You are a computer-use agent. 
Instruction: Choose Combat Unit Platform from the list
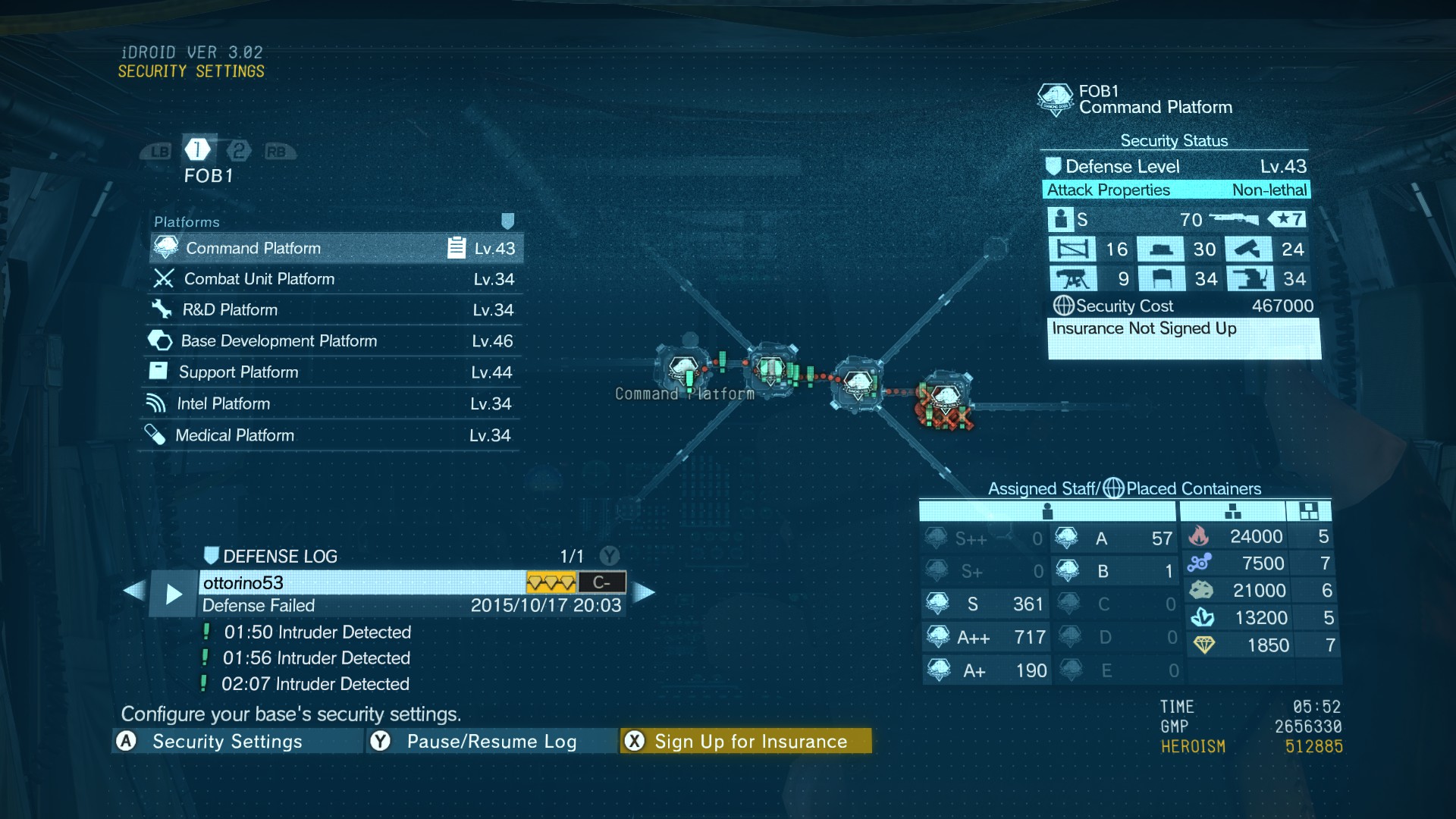pos(334,279)
